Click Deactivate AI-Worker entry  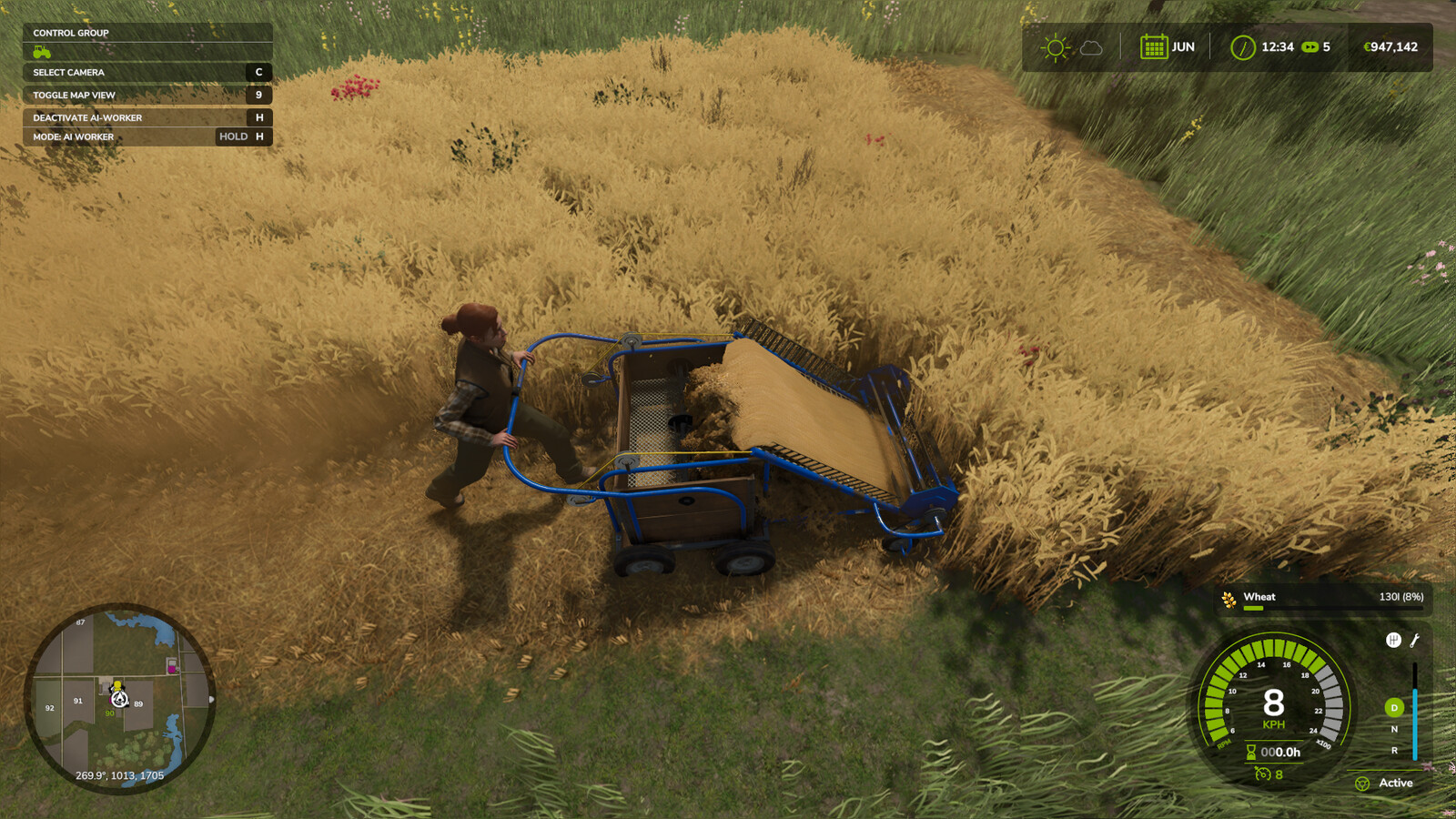coord(147,117)
